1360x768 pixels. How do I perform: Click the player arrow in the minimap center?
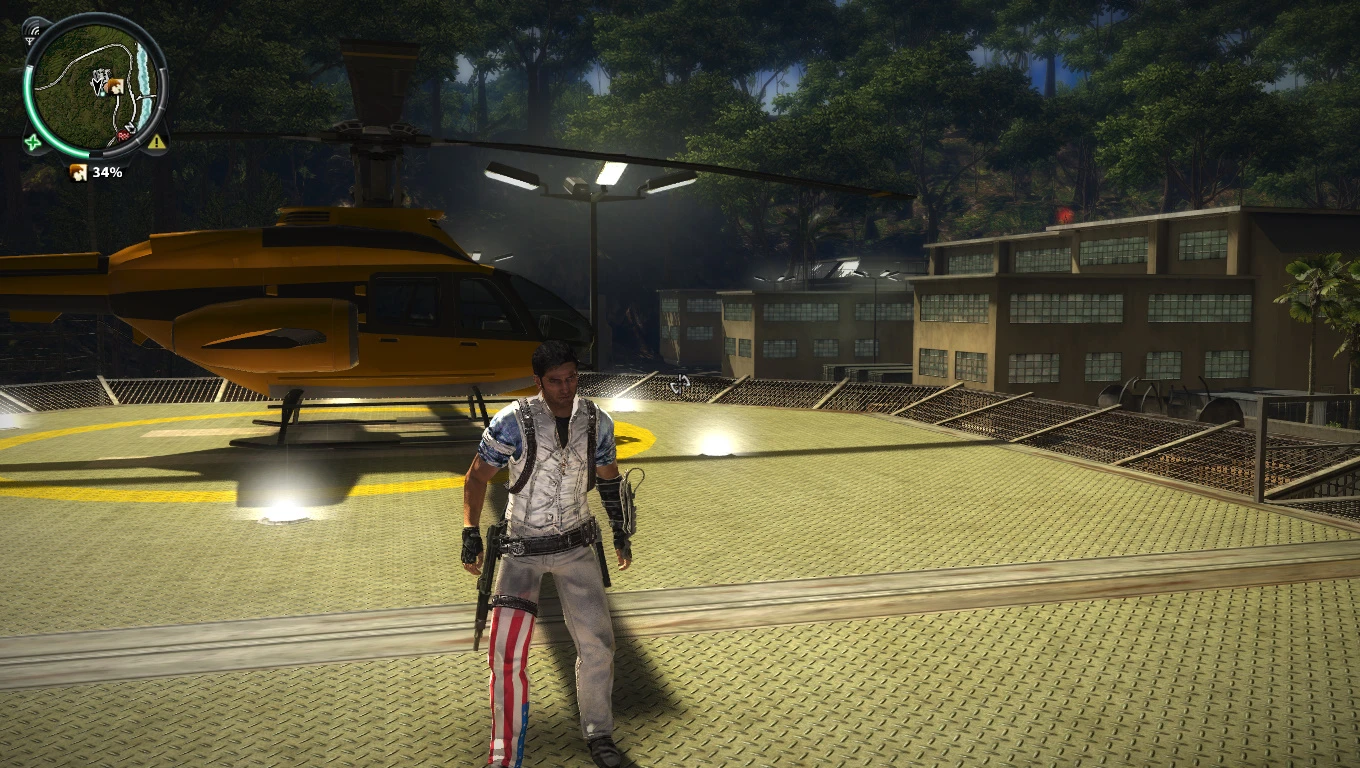96,86
